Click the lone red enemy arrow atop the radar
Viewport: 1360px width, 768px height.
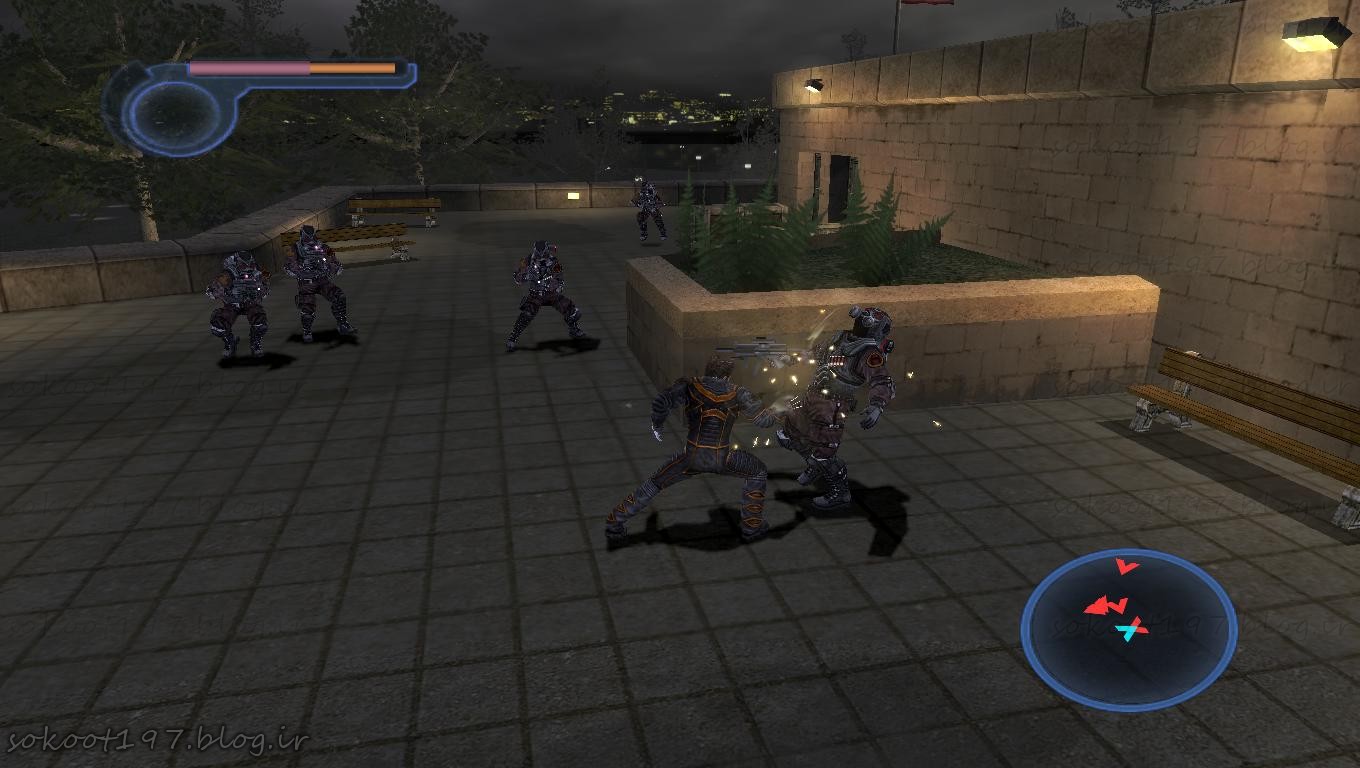click(1127, 567)
